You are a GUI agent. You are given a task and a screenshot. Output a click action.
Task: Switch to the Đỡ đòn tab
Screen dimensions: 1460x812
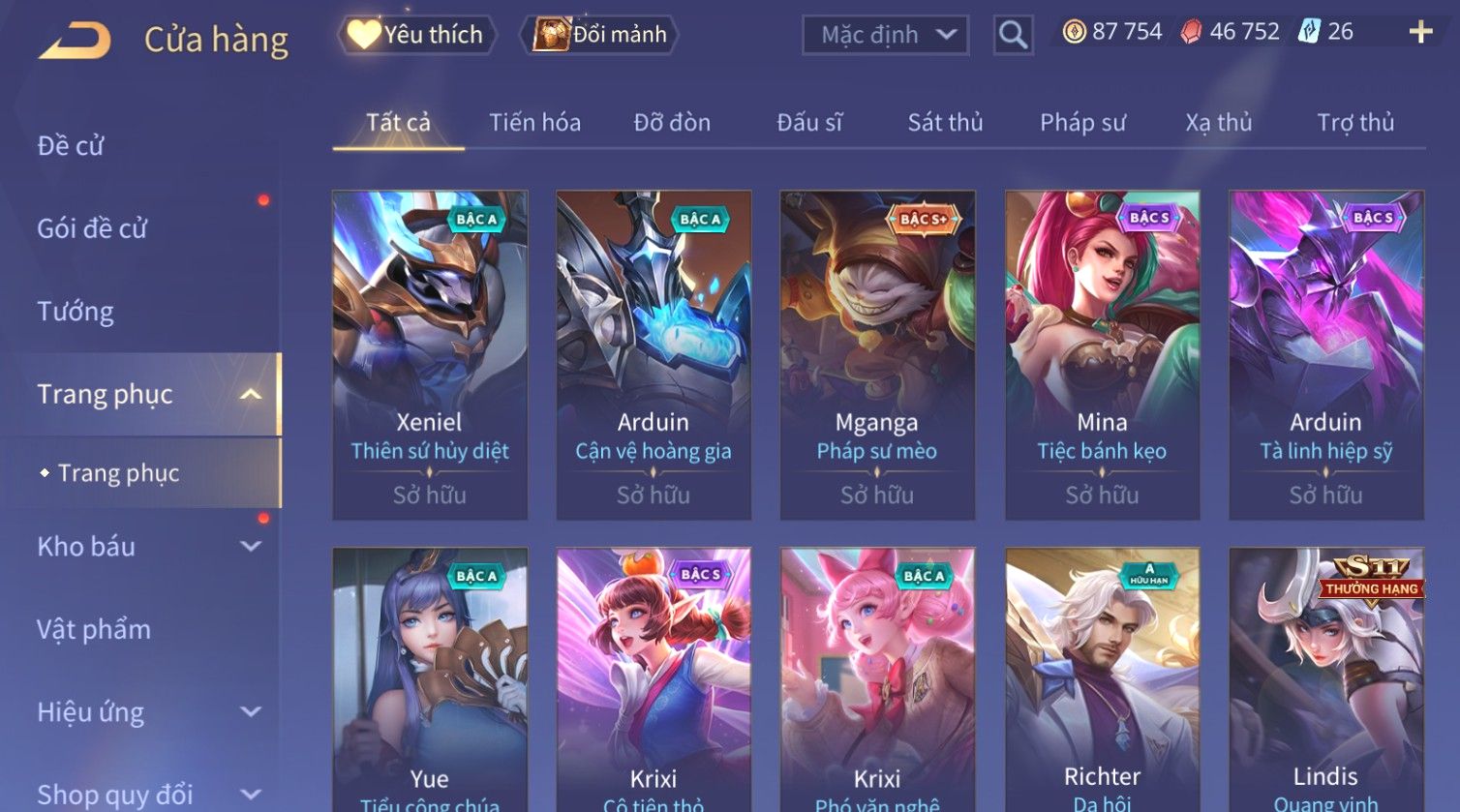tap(672, 123)
